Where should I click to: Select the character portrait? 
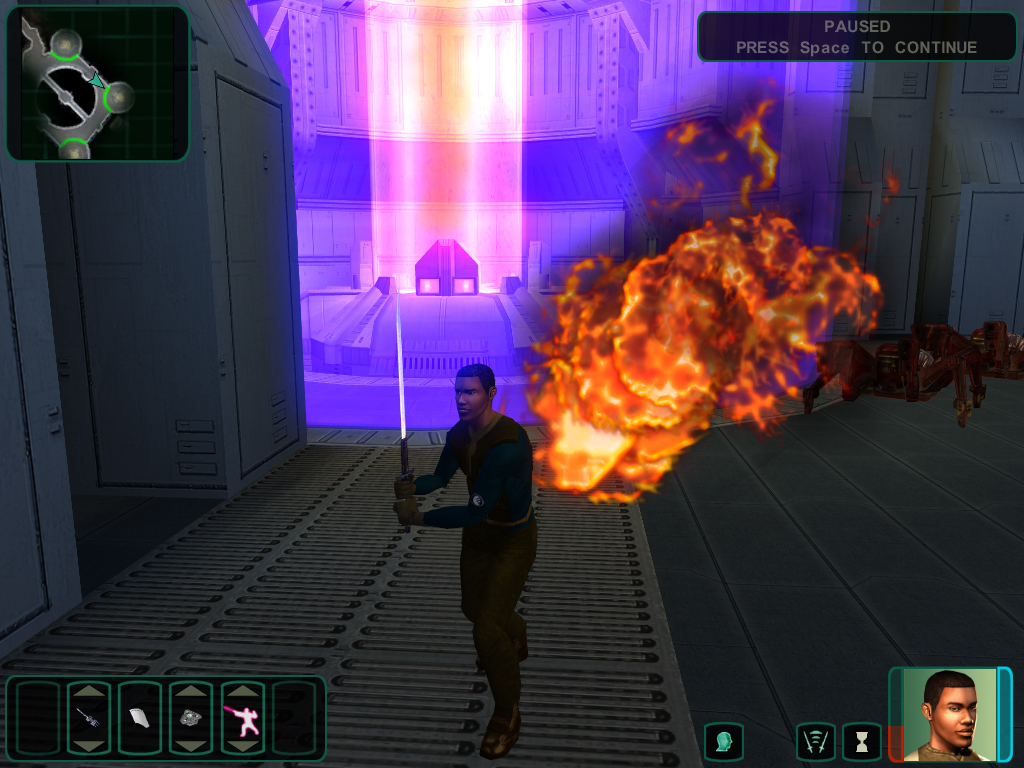click(x=950, y=714)
